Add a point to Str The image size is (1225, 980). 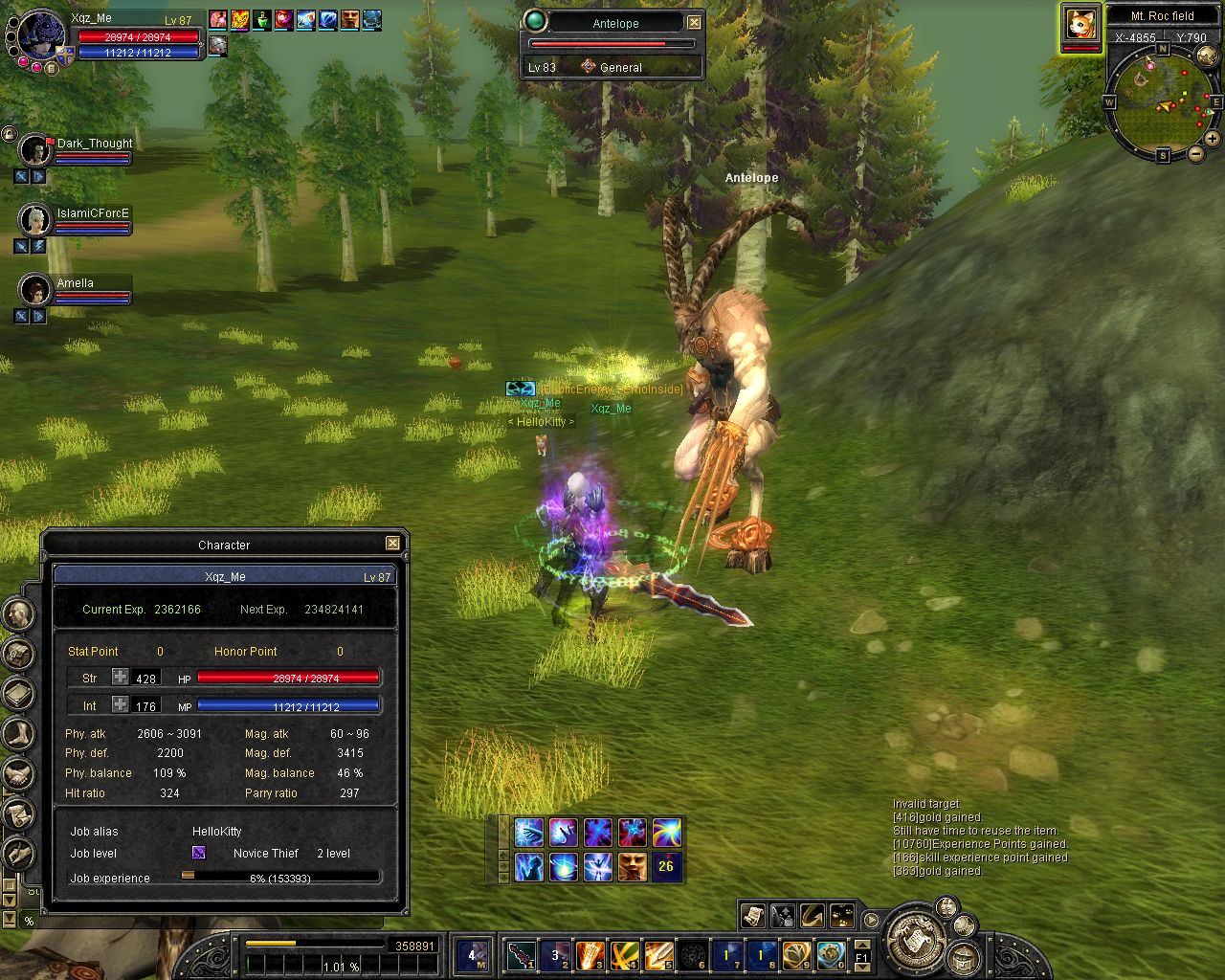point(120,678)
